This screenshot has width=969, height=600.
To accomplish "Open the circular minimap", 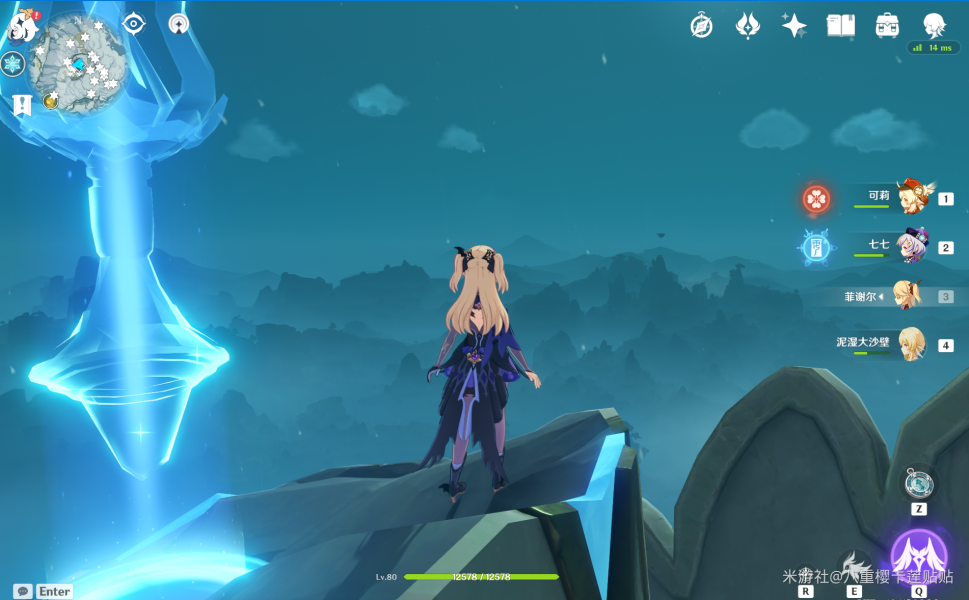I will pyautogui.click(x=76, y=63).
